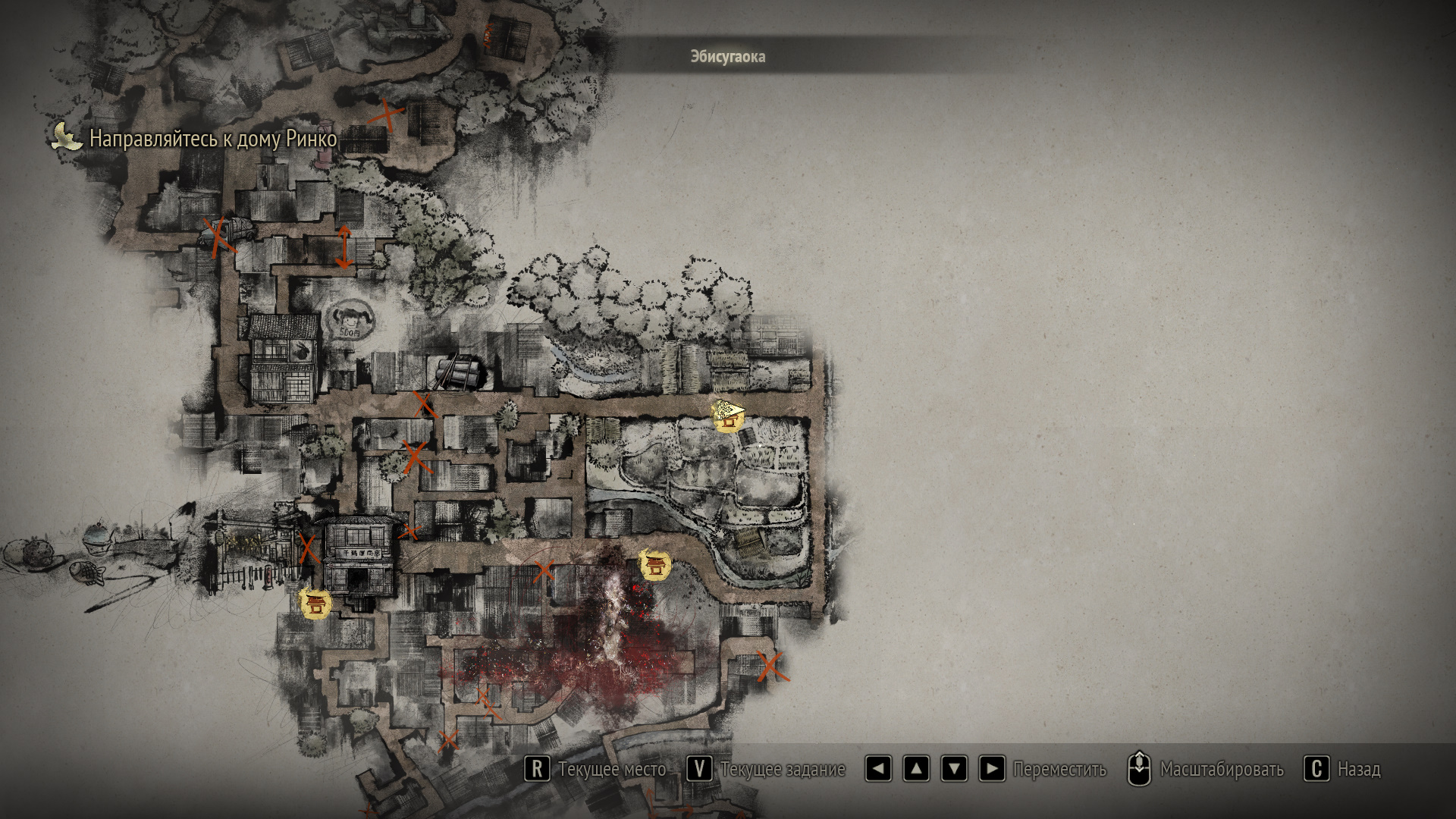
Task: Select the shrine marker beside the shop building
Action: click(x=315, y=604)
